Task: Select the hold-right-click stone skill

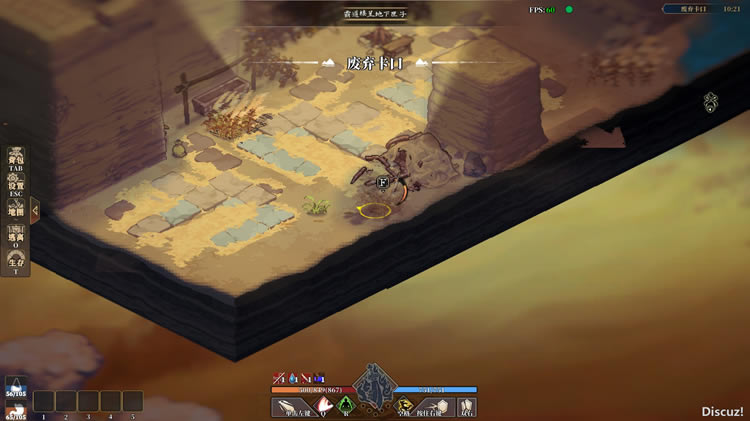Action: click(436, 406)
